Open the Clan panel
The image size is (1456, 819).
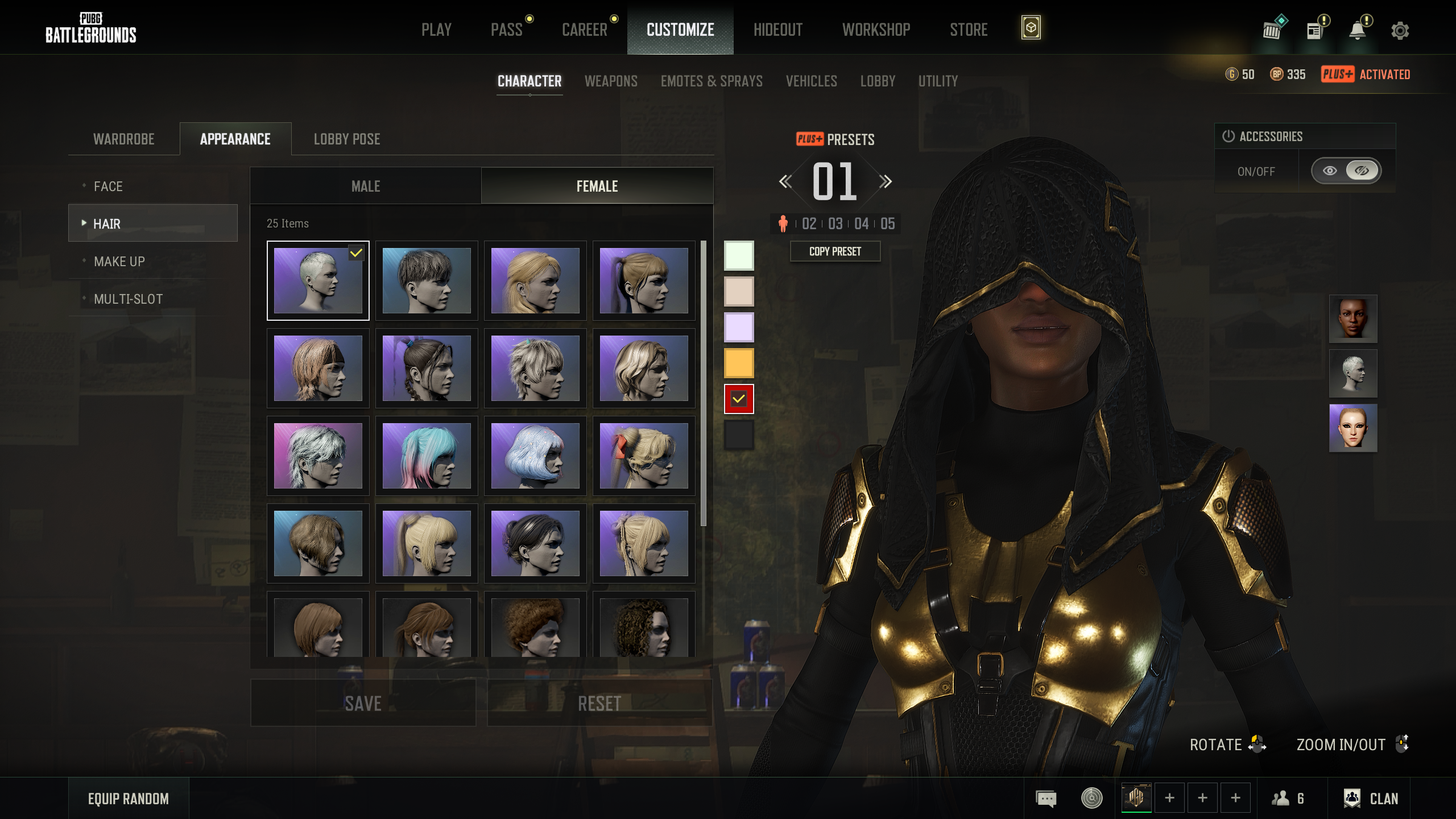[x=1371, y=799]
